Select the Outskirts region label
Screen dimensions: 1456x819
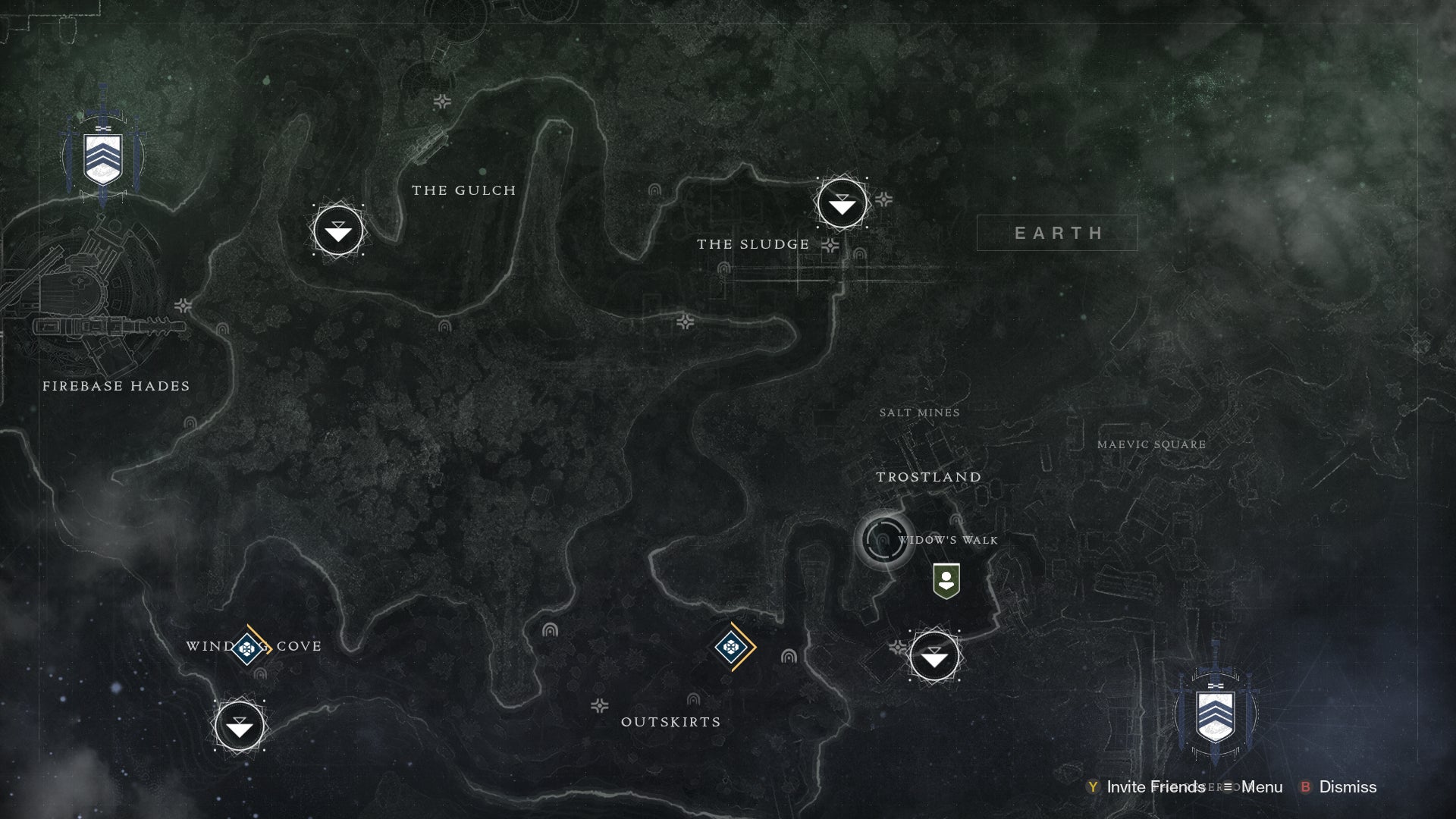pyautogui.click(x=671, y=722)
